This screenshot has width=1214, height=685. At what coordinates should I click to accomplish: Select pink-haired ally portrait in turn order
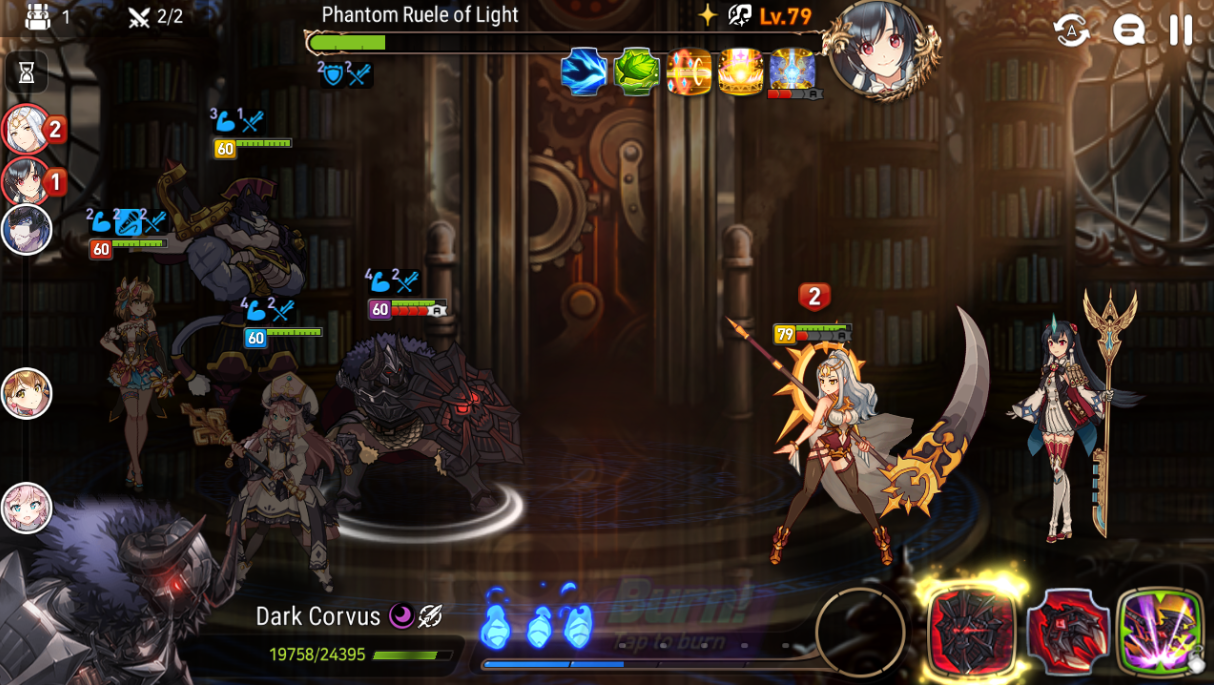tap(26, 507)
